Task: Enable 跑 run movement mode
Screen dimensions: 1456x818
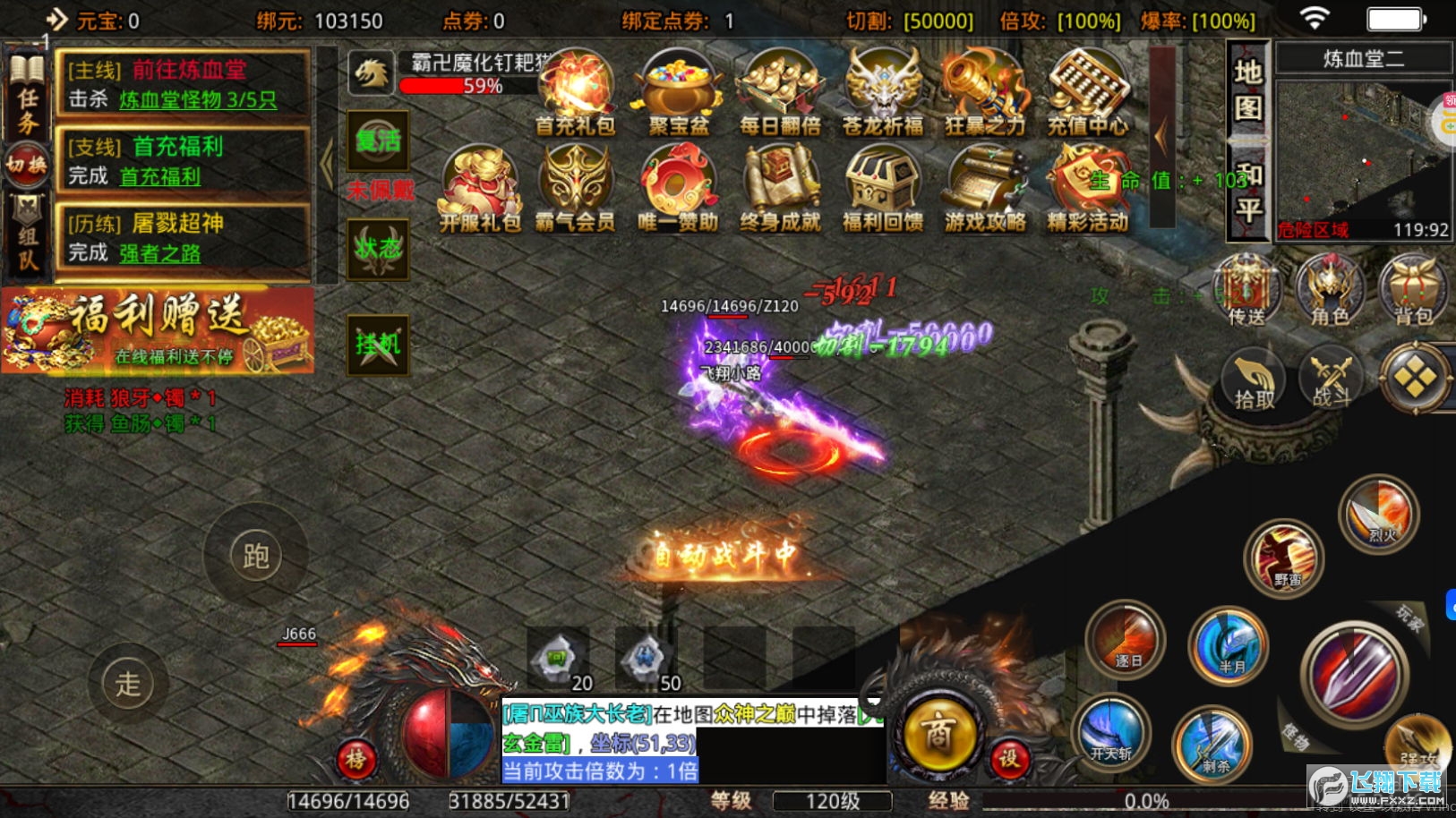Action: (256, 555)
